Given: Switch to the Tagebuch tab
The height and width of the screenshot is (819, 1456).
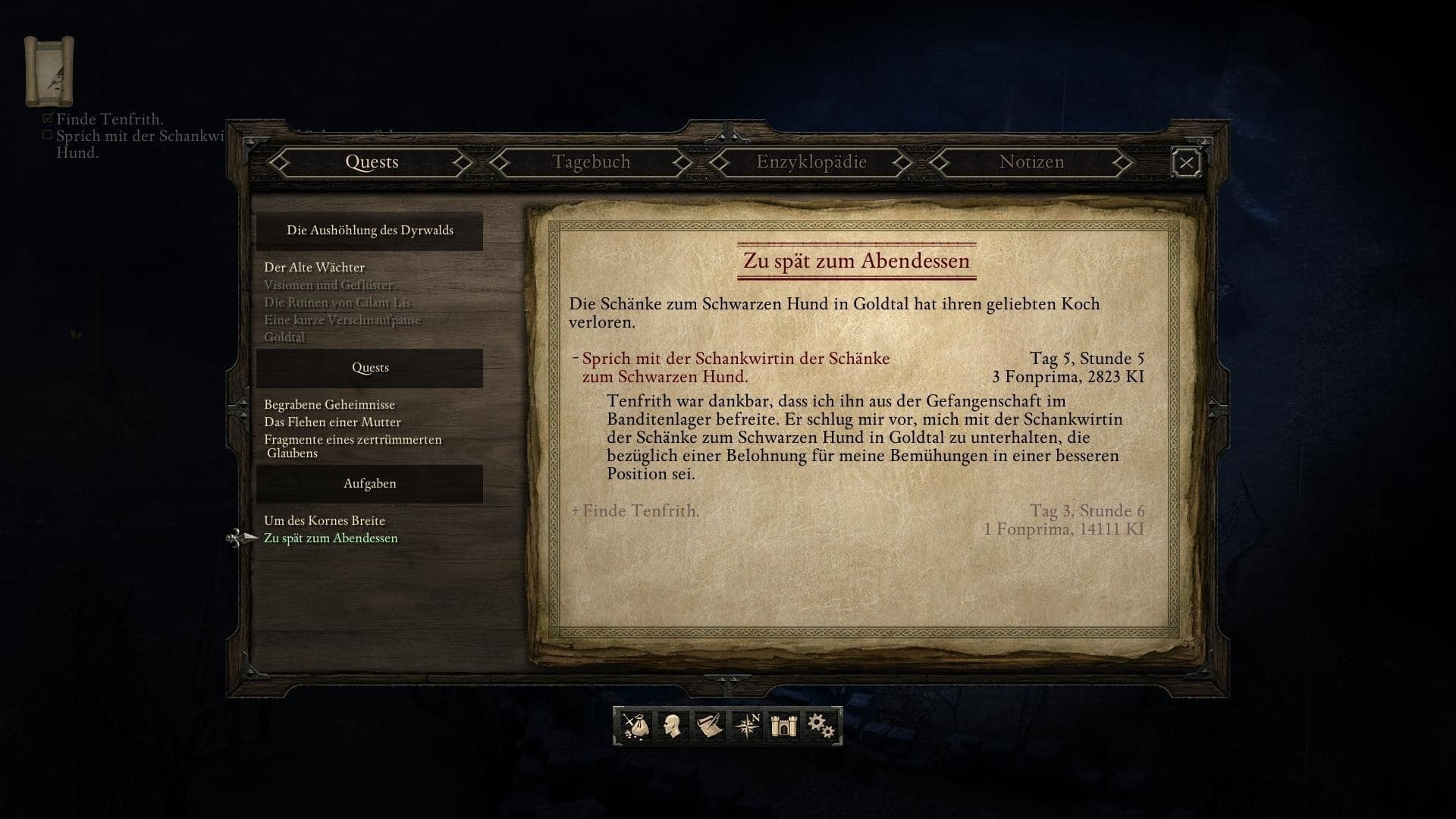Looking at the screenshot, I should pos(591,162).
